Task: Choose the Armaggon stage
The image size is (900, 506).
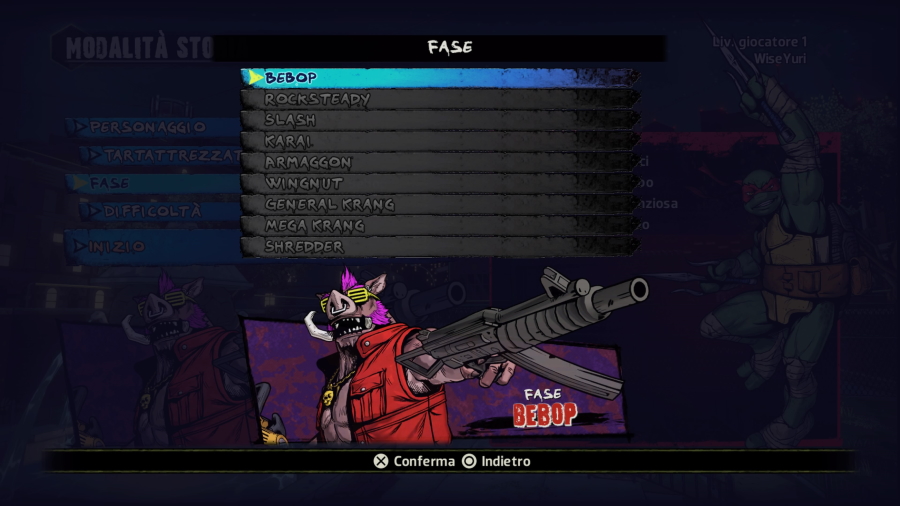Action: [x=440, y=162]
